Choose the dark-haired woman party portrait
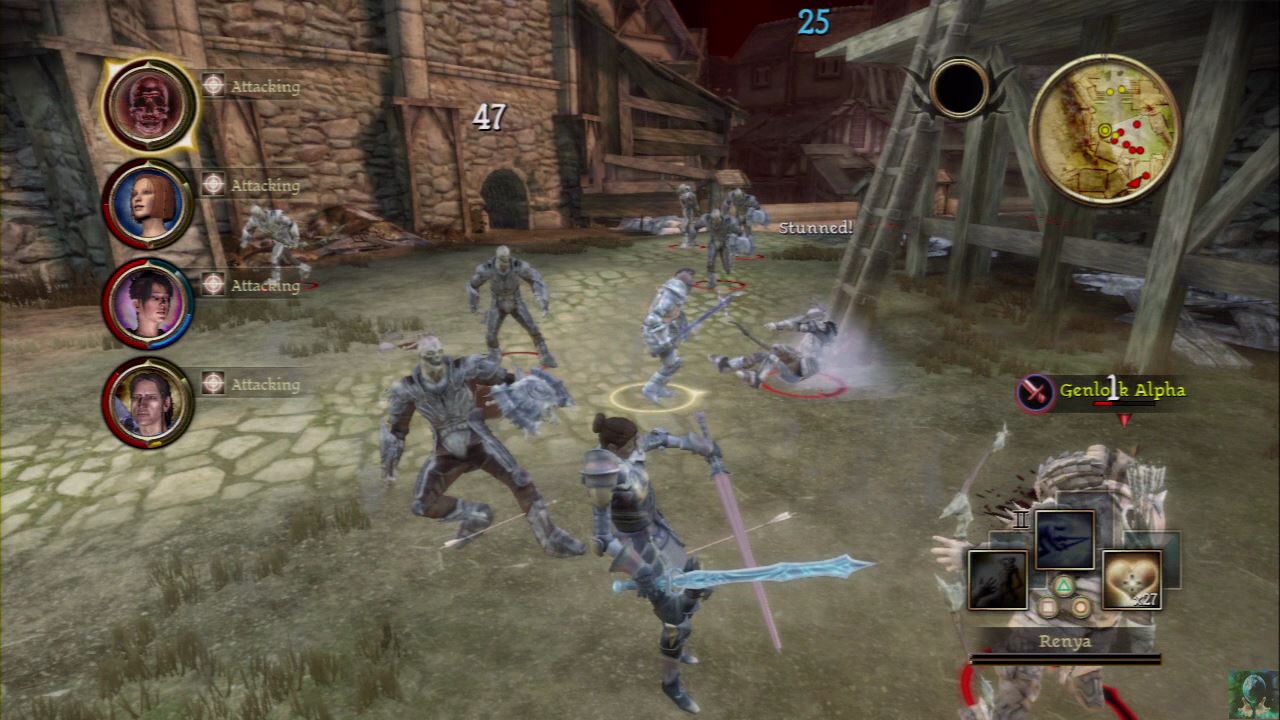The height and width of the screenshot is (720, 1280). 148,302
